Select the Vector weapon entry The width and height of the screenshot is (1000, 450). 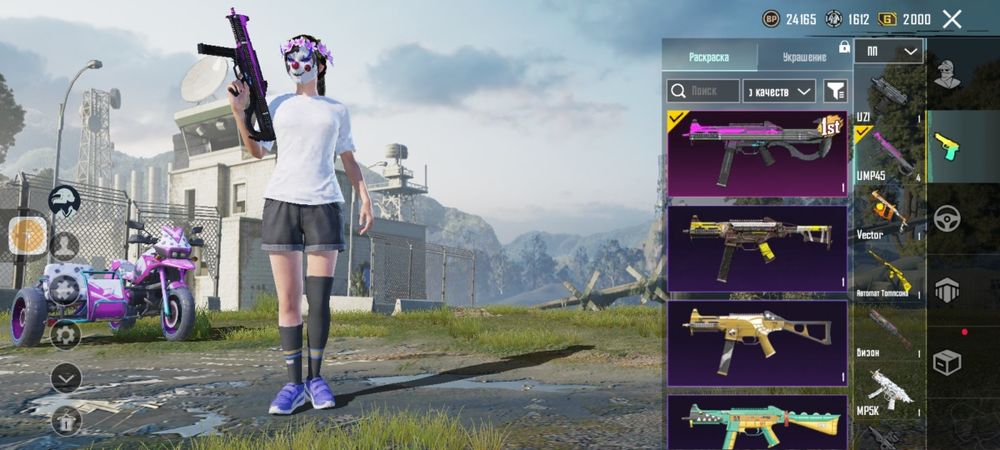pyautogui.click(x=888, y=210)
